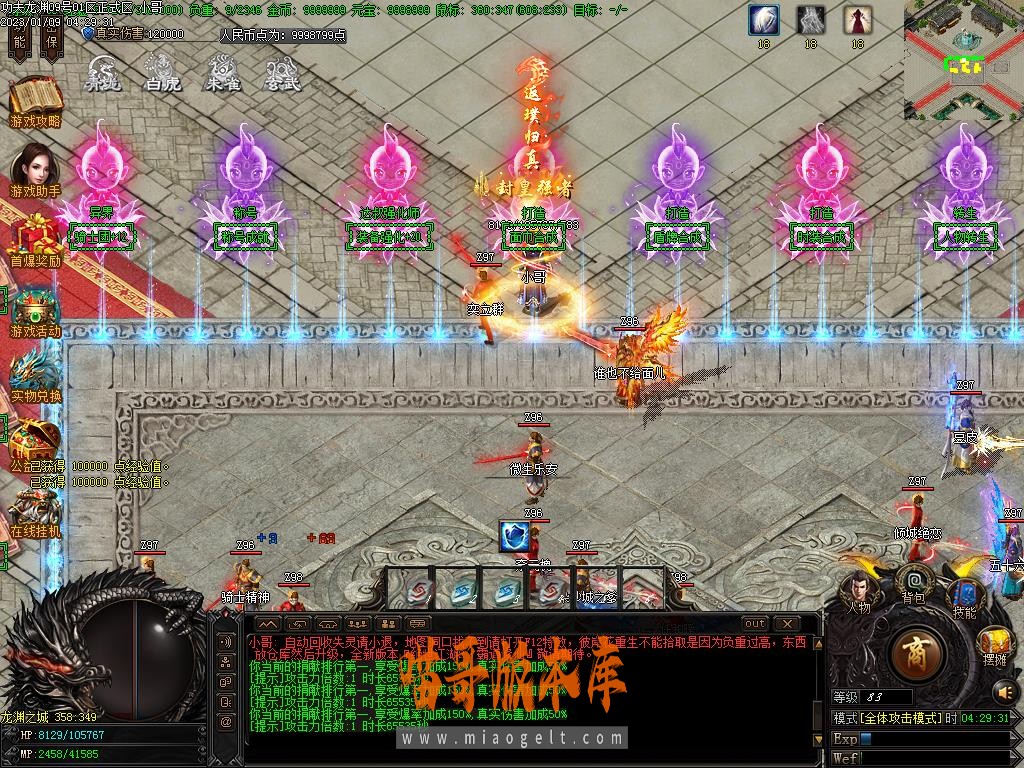Toggle the sound speaker button

coord(1003,690)
